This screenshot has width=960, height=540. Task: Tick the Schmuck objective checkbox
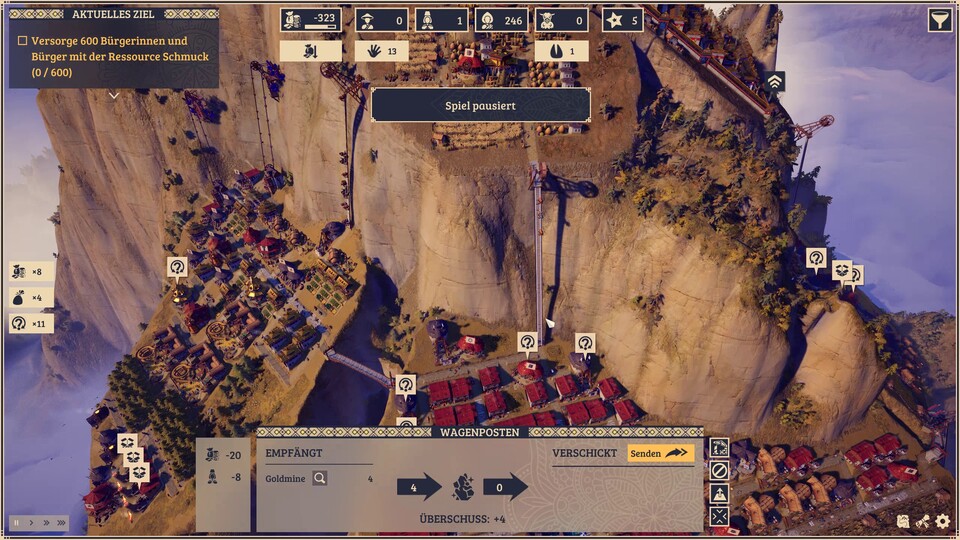[x=23, y=42]
